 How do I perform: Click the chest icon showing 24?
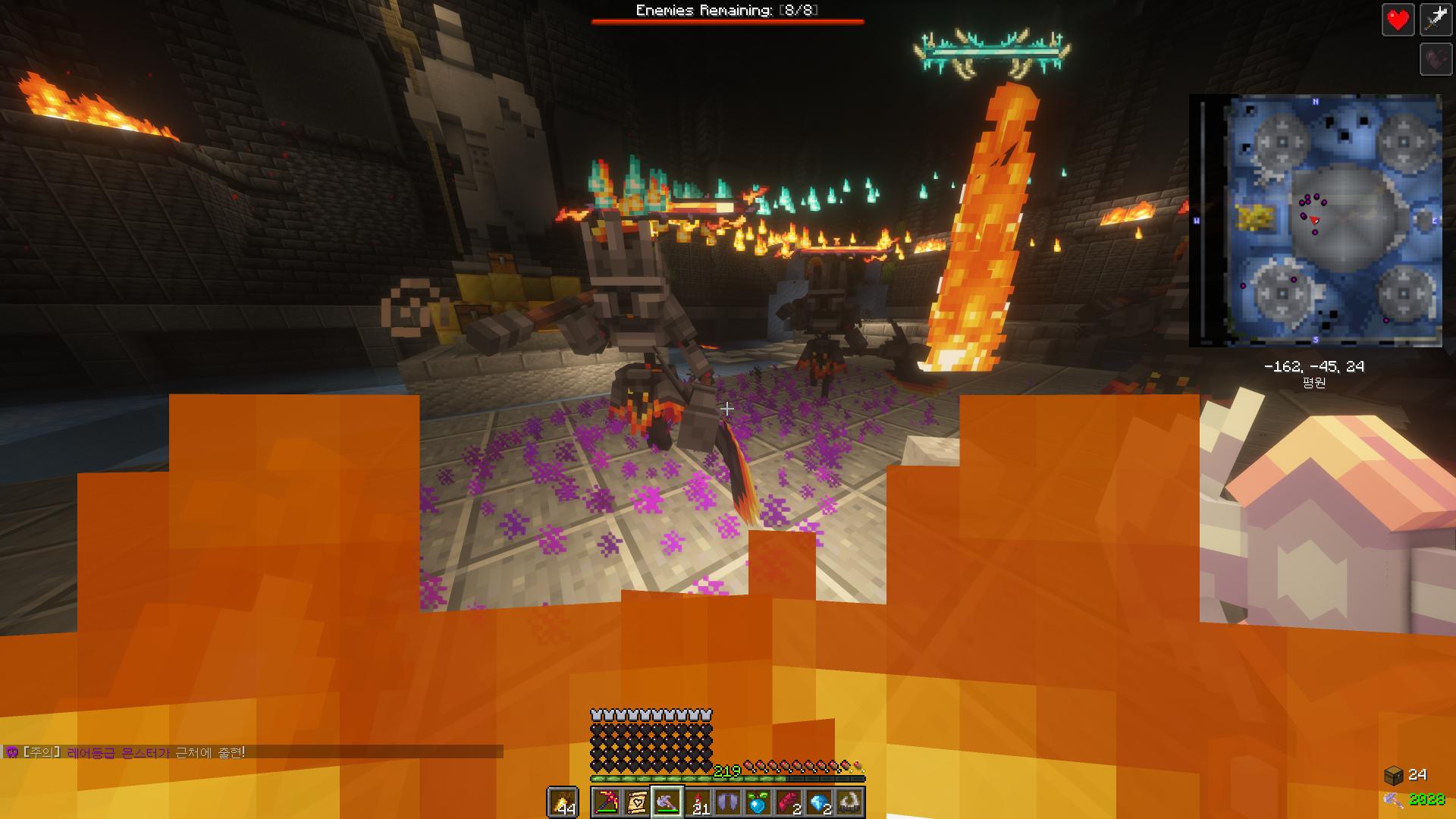(1394, 774)
